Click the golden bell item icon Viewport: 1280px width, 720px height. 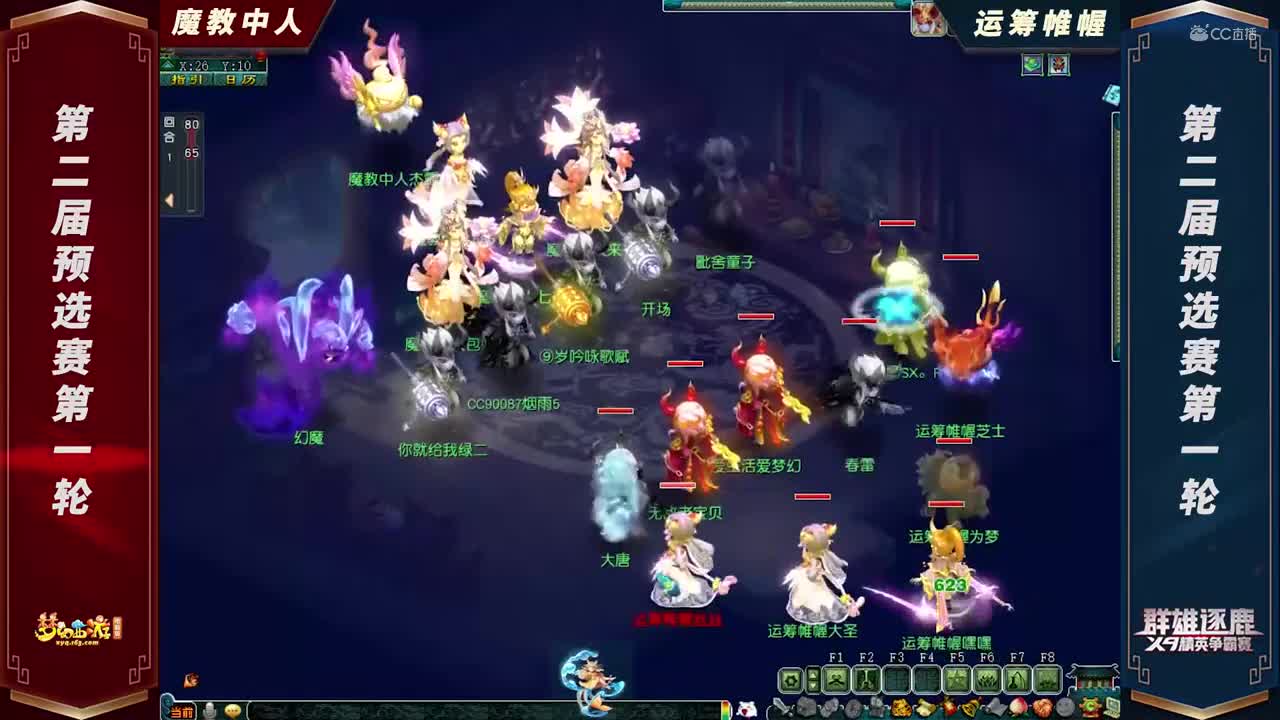[967, 706]
